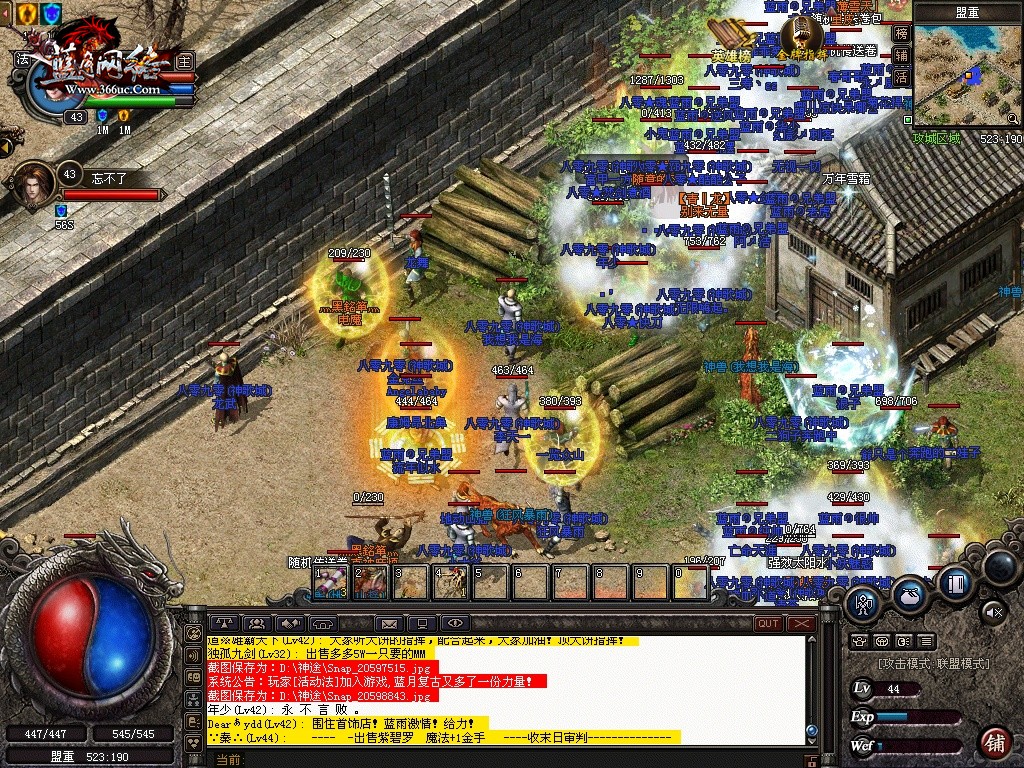Select the 忘不了 teammate portrait

35,185
